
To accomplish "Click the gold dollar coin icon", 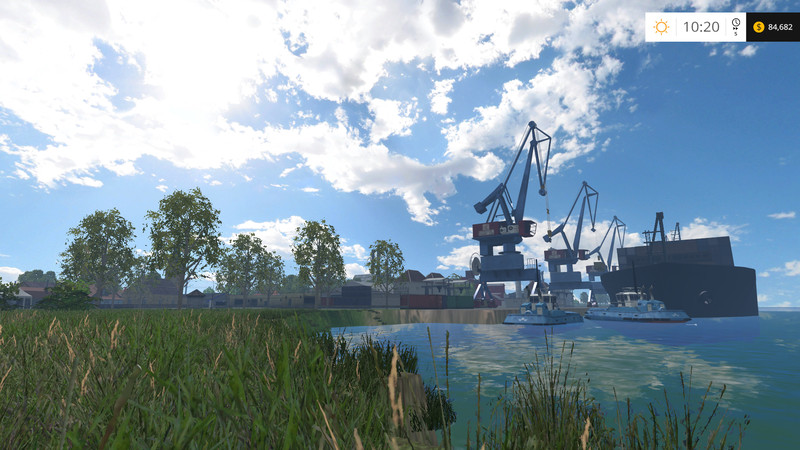I will 758,27.
